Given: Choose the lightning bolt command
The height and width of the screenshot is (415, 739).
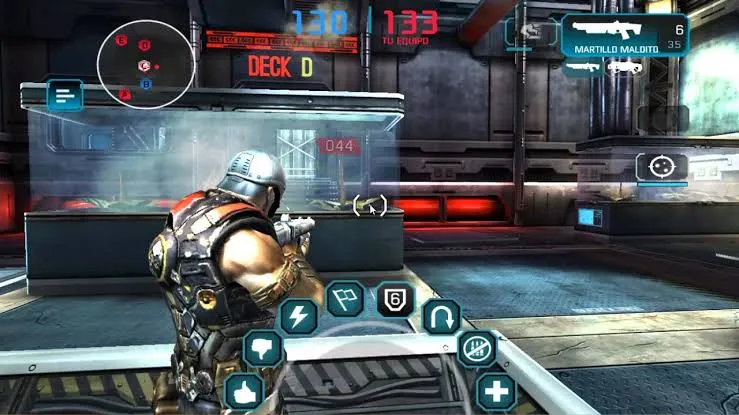Looking at the screenshot, I should [298, 316].
